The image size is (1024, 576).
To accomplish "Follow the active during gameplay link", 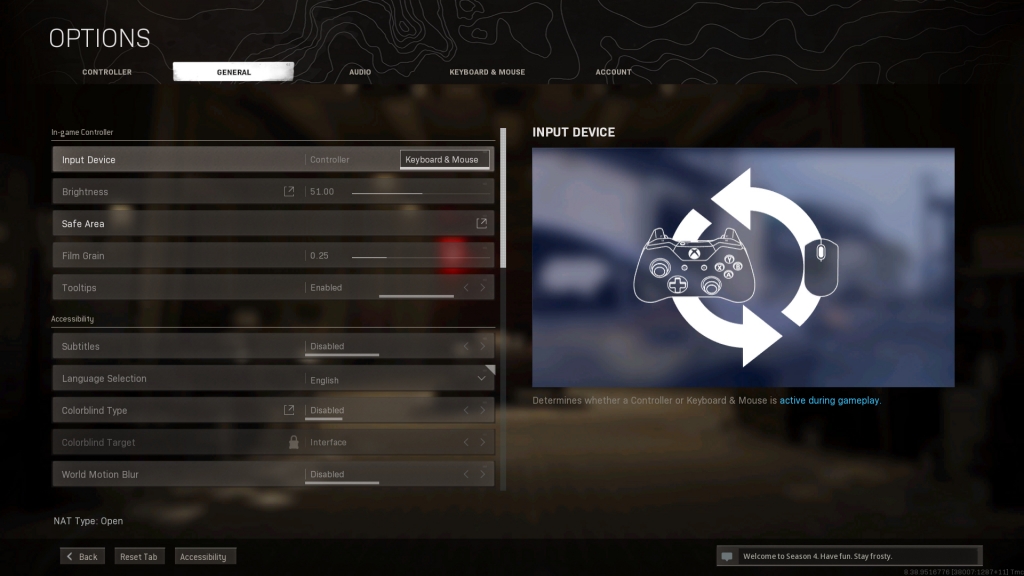I will pos(830,400).
